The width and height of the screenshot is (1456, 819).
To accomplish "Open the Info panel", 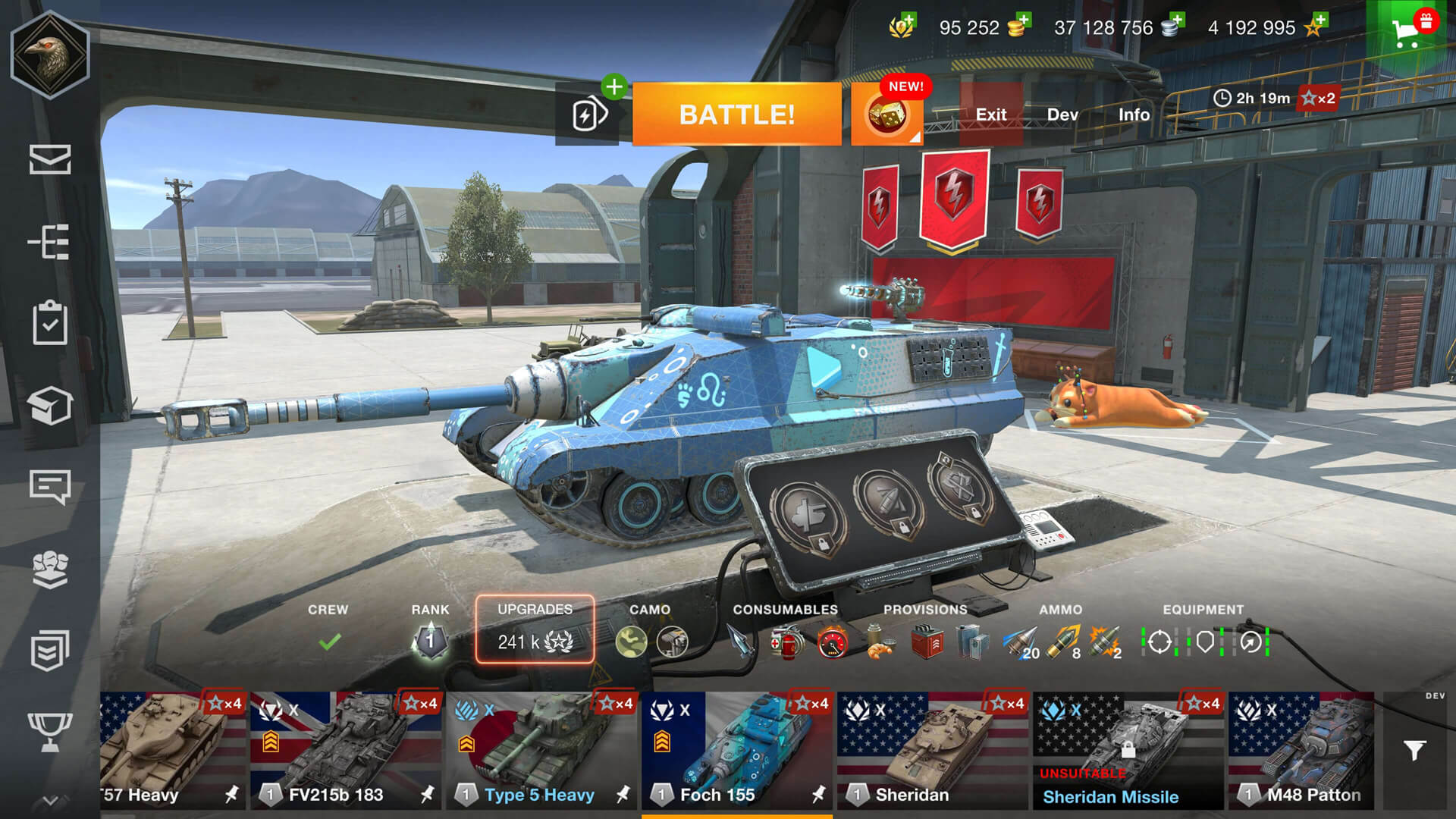I will click(1134, 115).
